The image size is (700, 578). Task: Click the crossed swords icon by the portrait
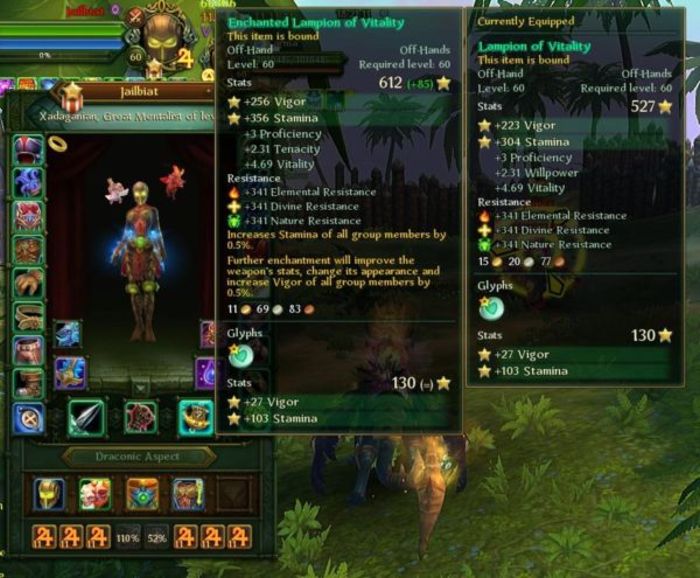(137, 16)
